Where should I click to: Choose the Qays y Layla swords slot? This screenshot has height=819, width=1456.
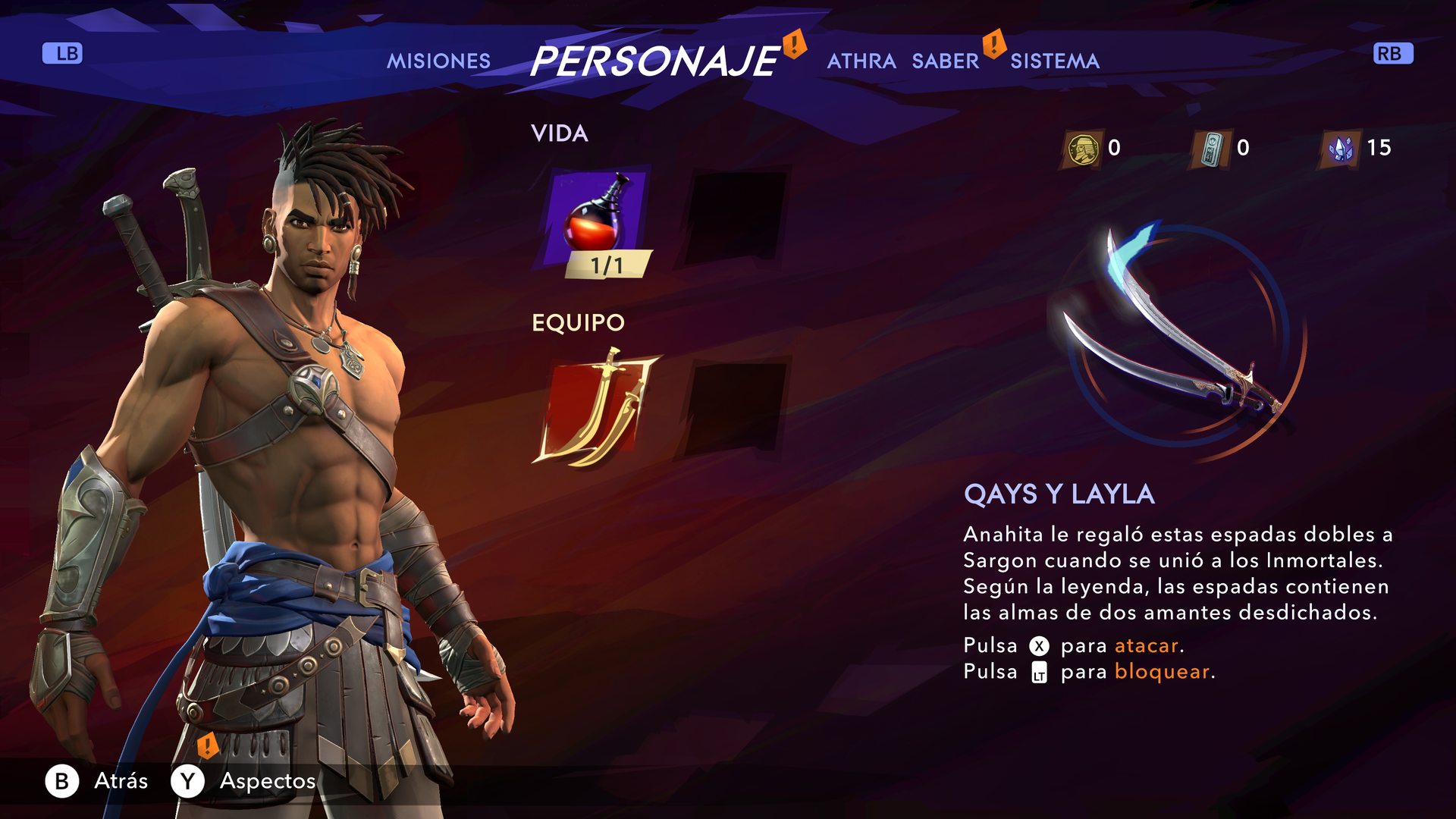597,409
